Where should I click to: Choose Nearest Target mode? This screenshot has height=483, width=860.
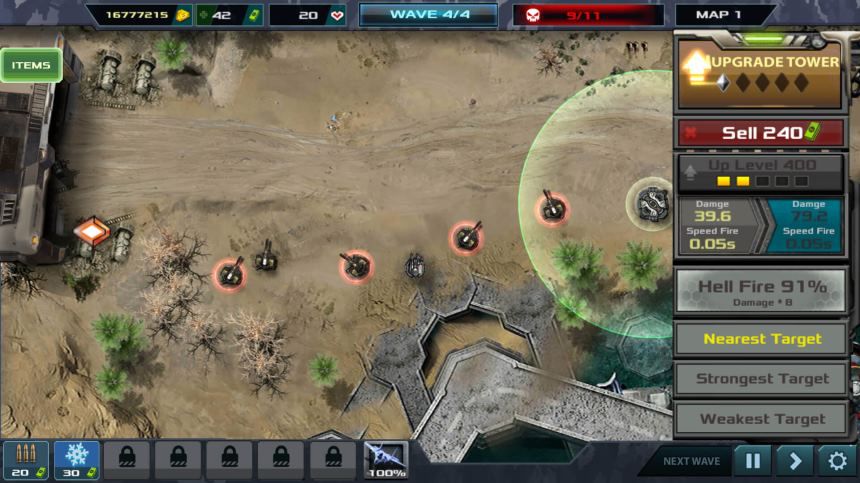click(762, 339)
